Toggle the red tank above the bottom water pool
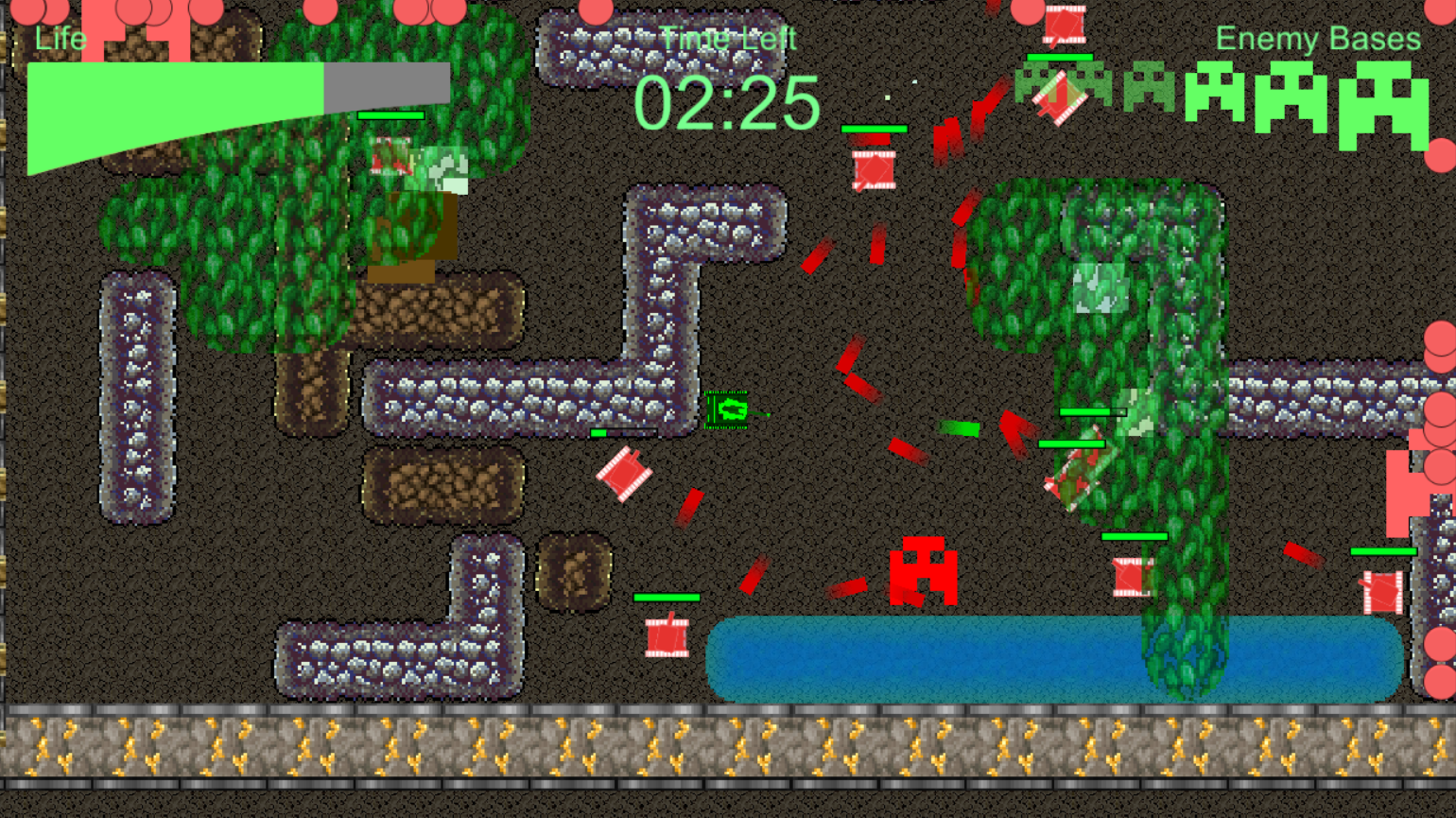 click(667, 638)
